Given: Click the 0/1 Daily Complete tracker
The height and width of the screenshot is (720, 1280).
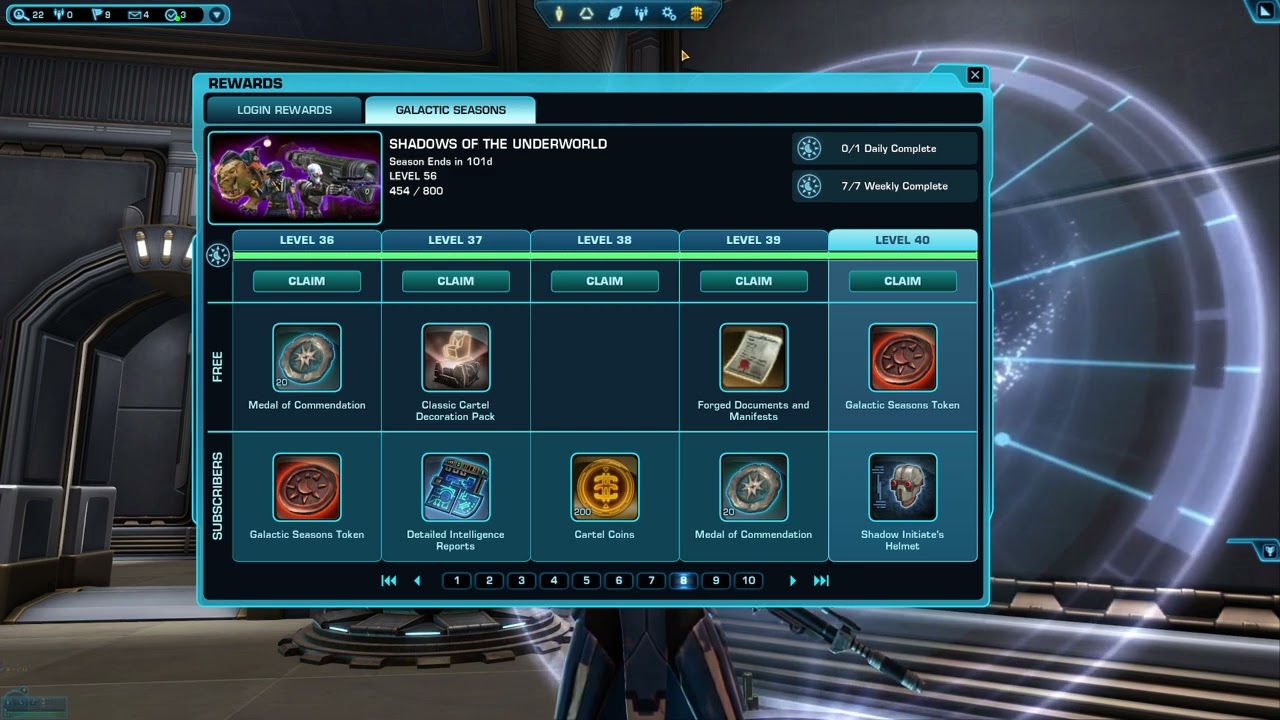Looking at the screenshot, I should tap(884, 148).
